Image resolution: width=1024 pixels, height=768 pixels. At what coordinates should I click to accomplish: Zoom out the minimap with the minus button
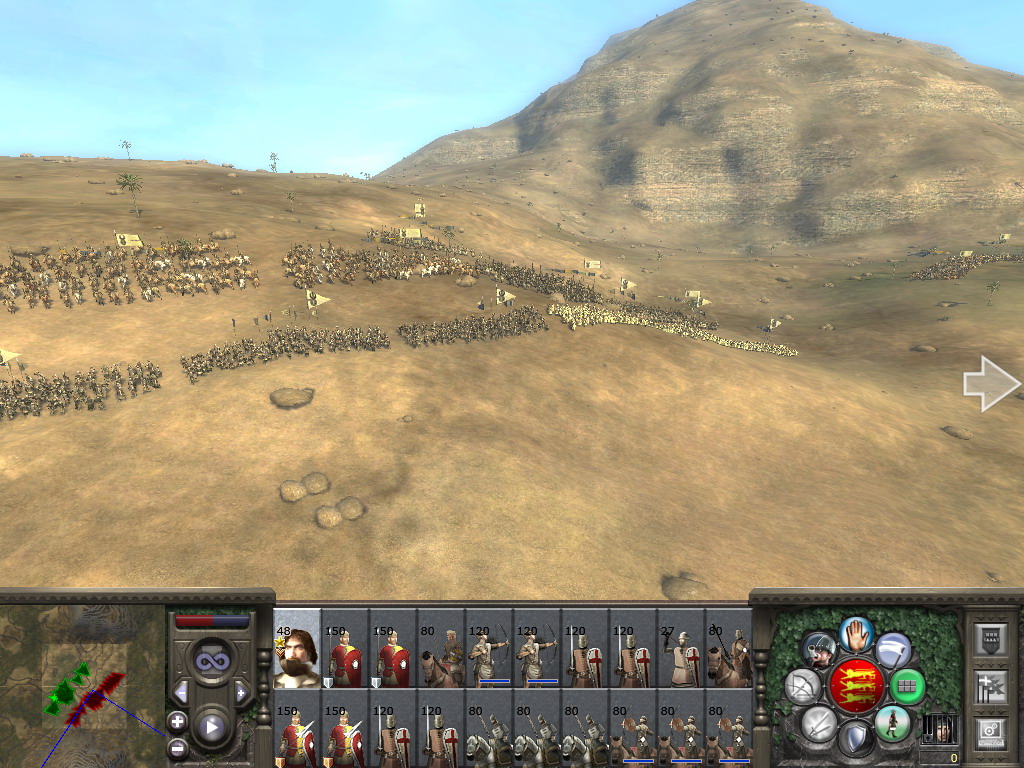click(x=177, y=747)
